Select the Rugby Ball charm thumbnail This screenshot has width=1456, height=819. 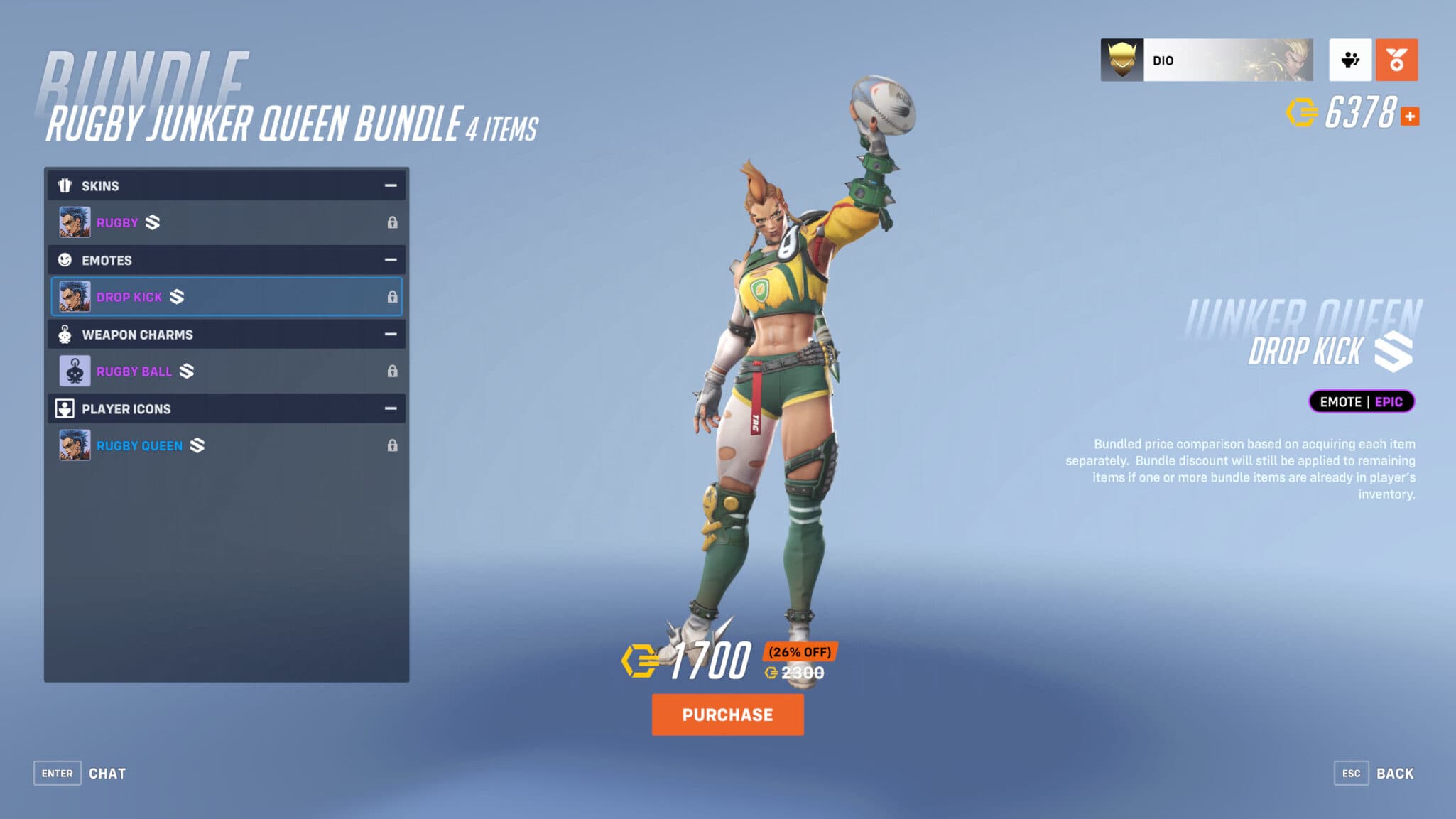coord(75,371)
